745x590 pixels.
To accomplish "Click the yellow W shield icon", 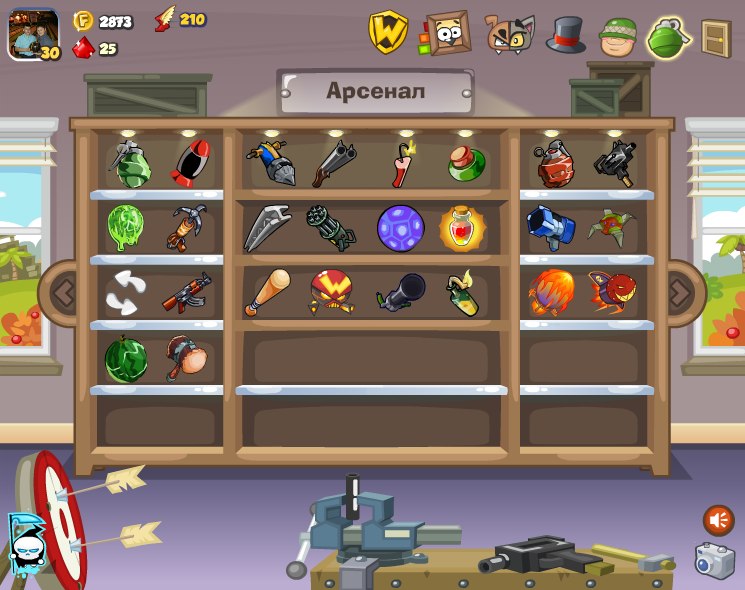I will click(388, 32).
